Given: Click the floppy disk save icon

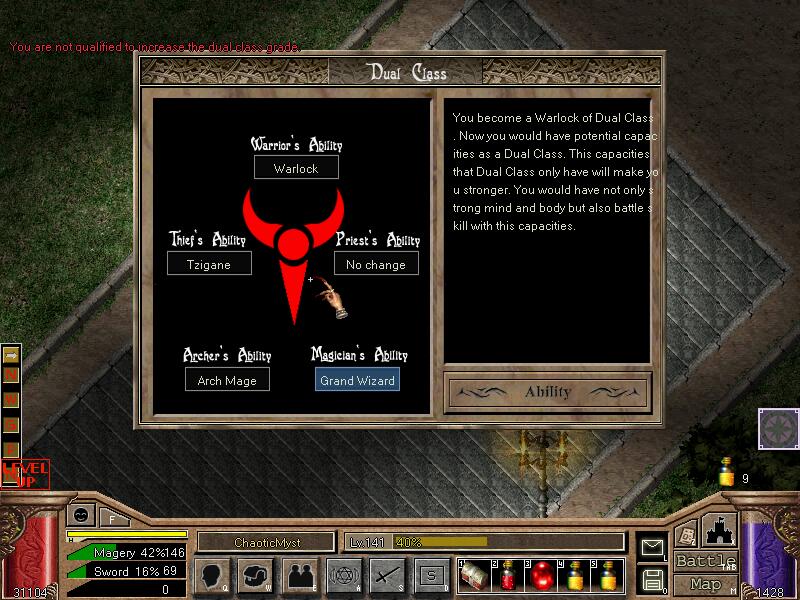Looking at the screenshot, I should tap(653, 579).
